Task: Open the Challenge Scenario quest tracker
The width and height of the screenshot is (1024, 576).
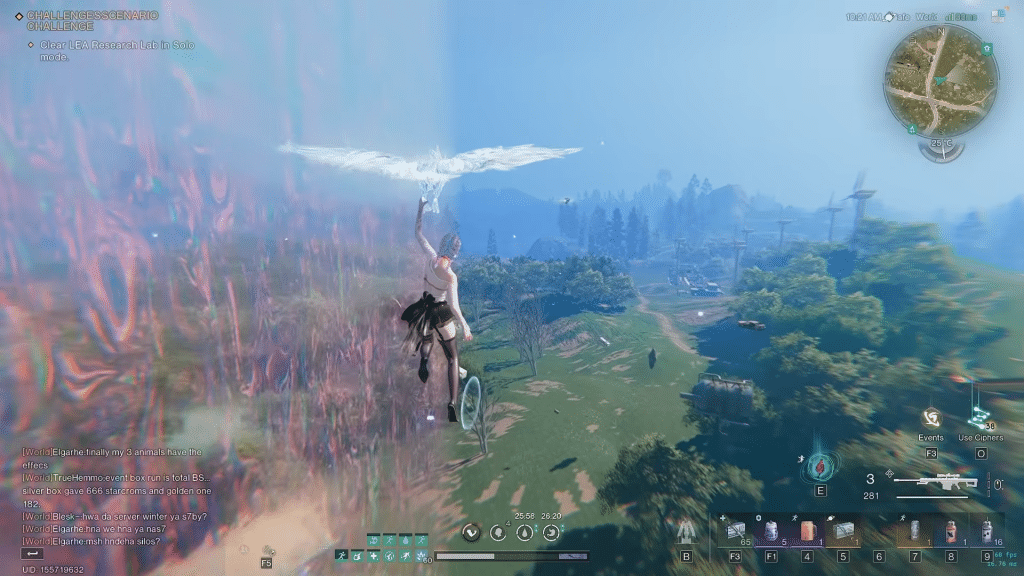Action: (x=90, y=21)
